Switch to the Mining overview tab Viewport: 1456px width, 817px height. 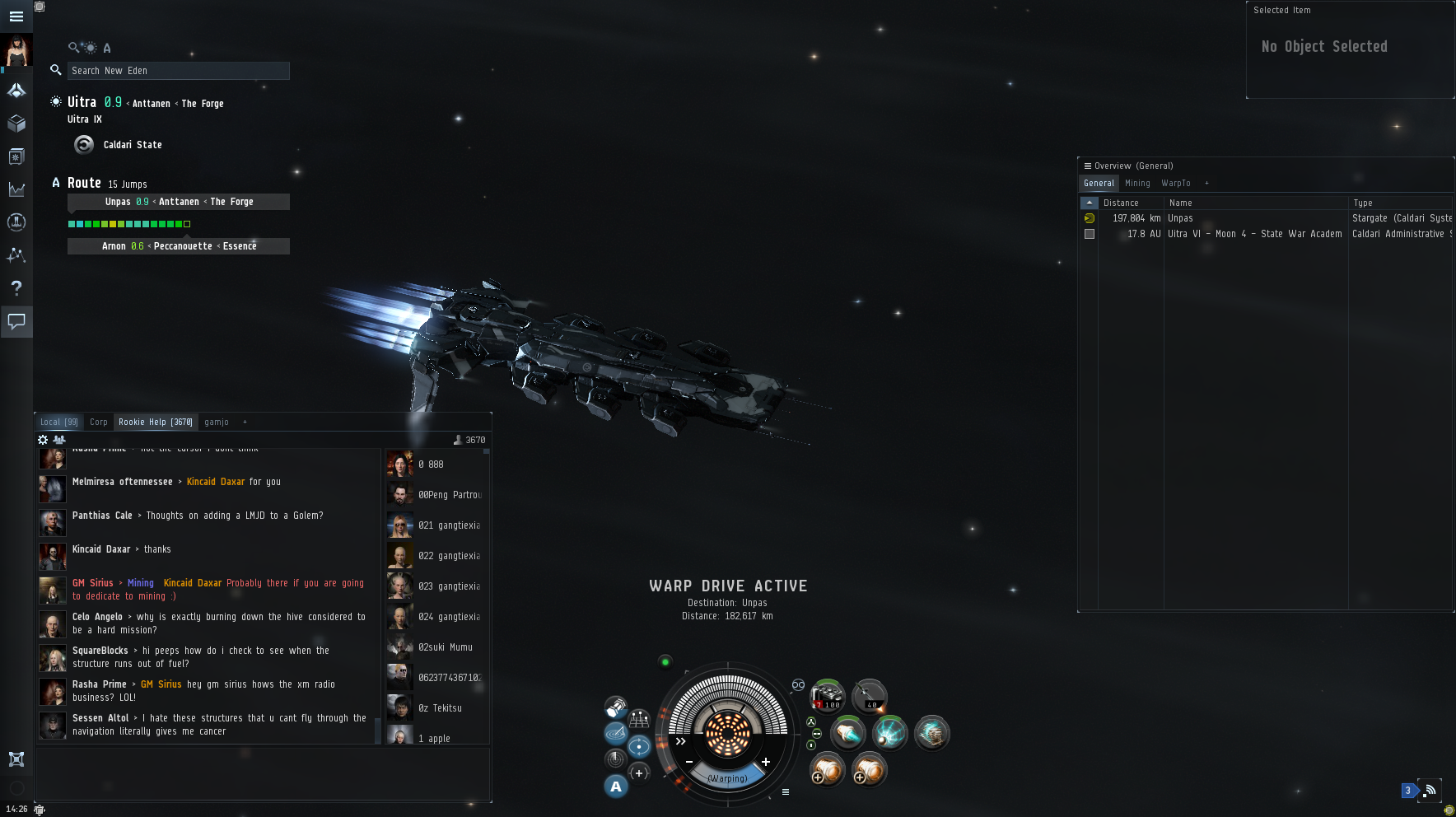[x=1137, y=184]
